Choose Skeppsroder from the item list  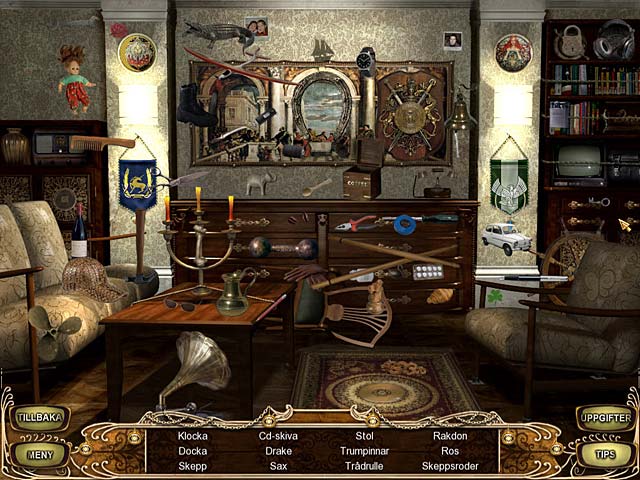pyautogui.click(x=450, y=466)
